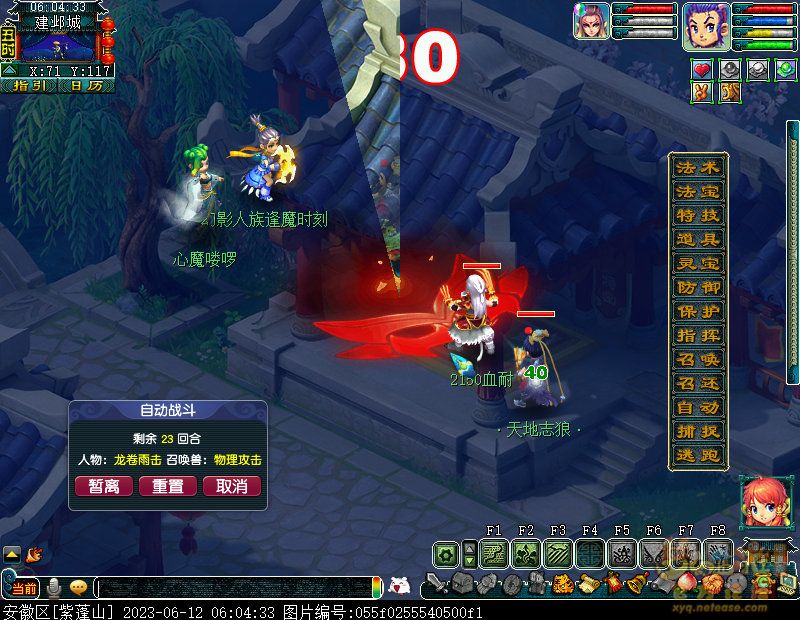Open the 指引 guide button
The height and width of the screenshot is (620, 800).
click(x=28, y=87)
